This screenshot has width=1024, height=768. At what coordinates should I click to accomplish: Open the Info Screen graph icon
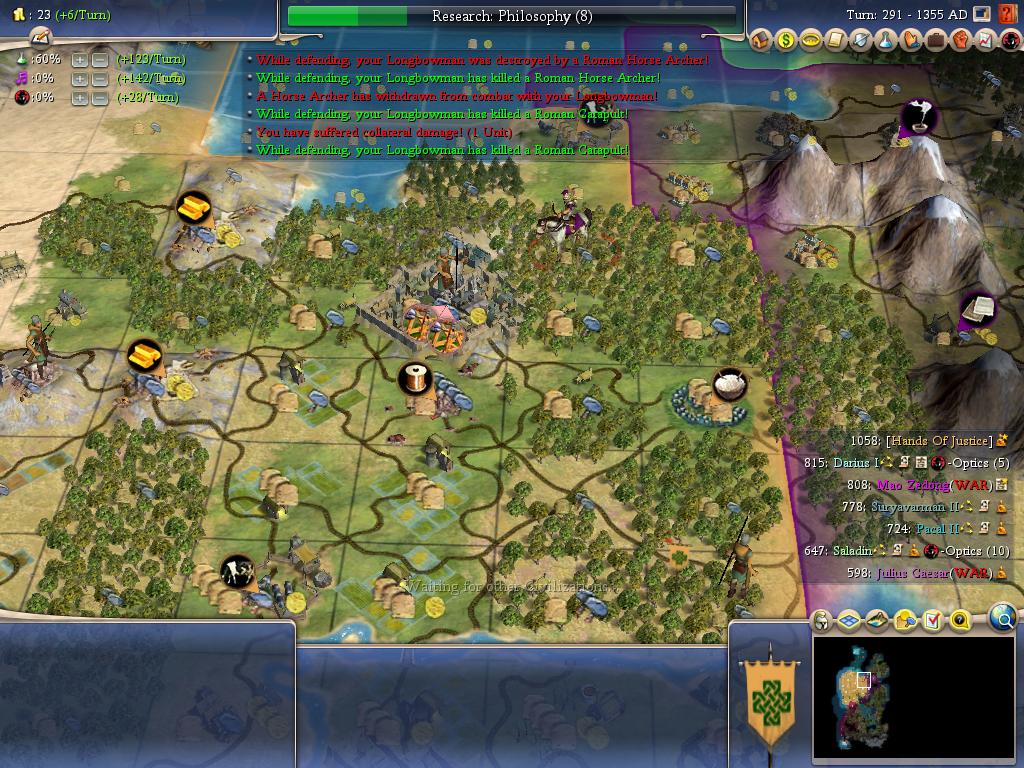point(985,41)
